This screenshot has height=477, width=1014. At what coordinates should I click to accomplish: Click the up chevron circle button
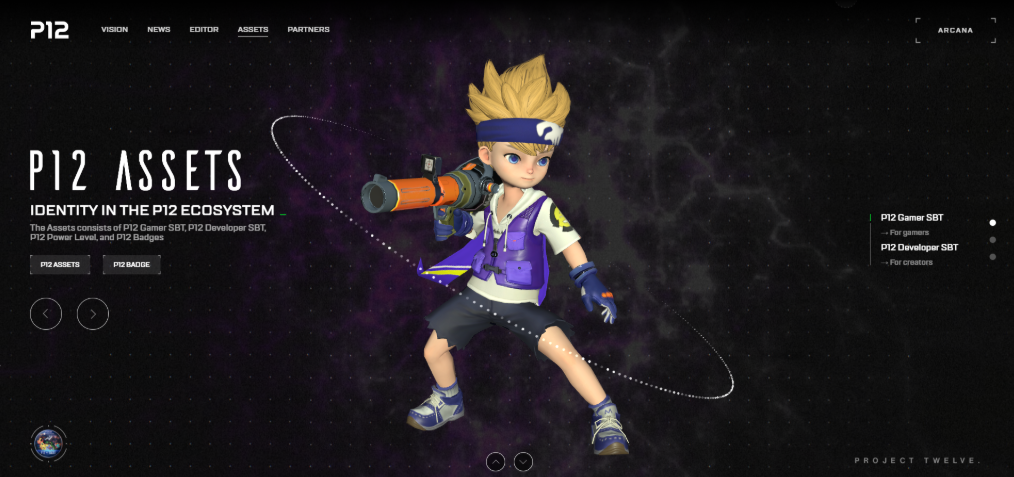click(495, 461)
